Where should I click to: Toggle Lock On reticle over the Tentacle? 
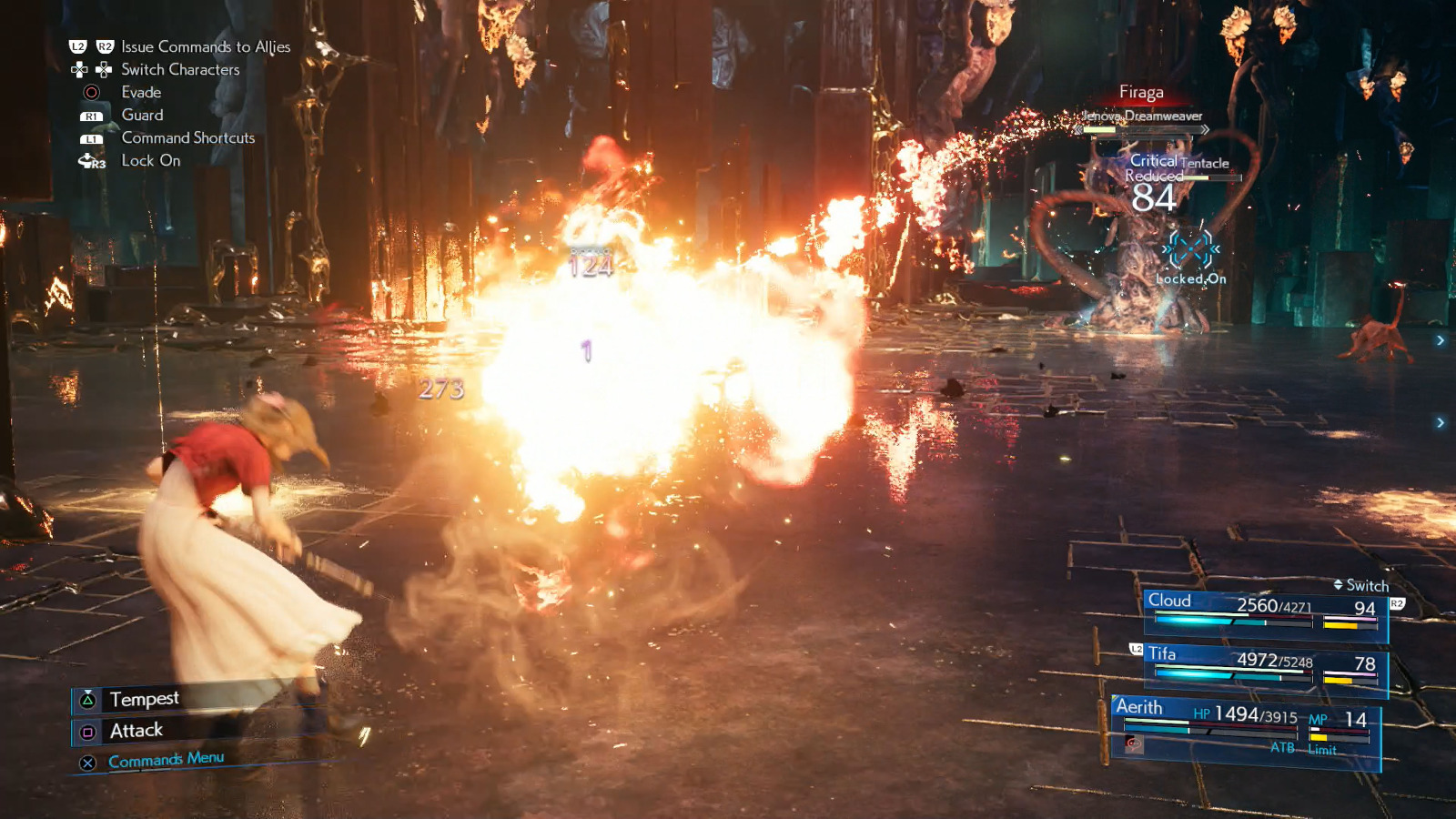[x=1189, y=248]
